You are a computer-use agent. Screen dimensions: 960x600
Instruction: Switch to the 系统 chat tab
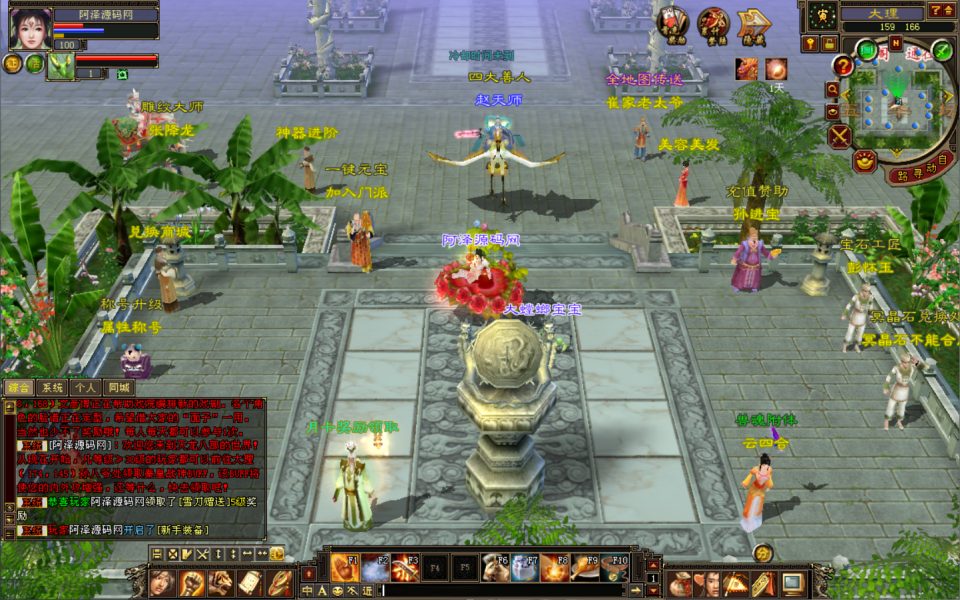[52, 387]
